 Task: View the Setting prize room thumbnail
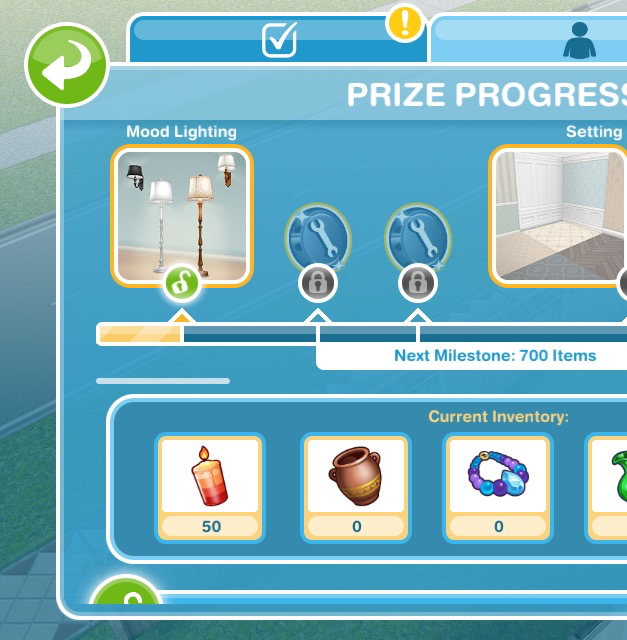pyautogui.click(x=559, y=215)
